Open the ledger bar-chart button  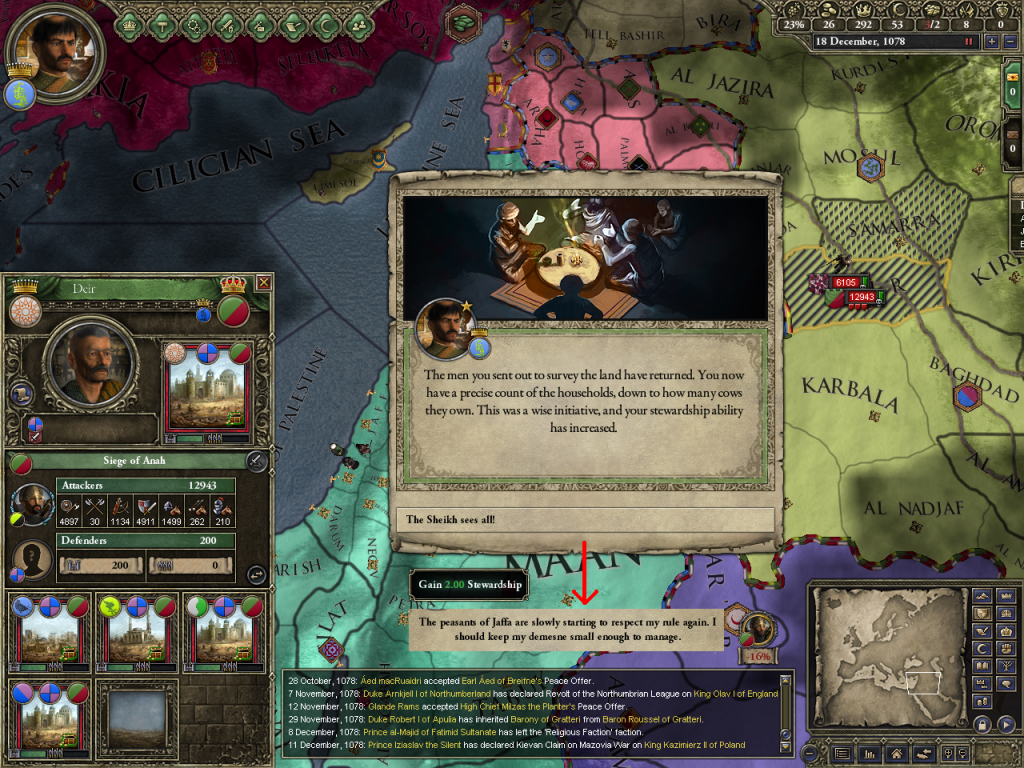(870, 753)
